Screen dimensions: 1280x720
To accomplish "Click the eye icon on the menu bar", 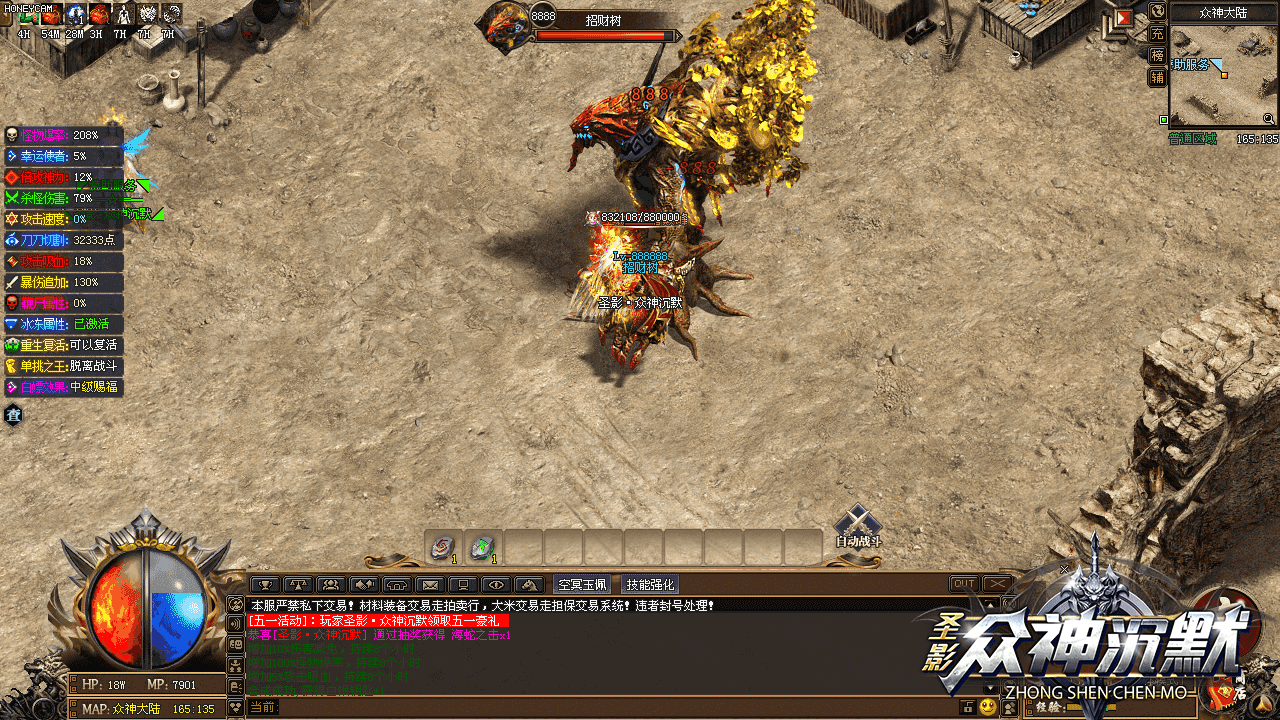I will coord(495,584).
